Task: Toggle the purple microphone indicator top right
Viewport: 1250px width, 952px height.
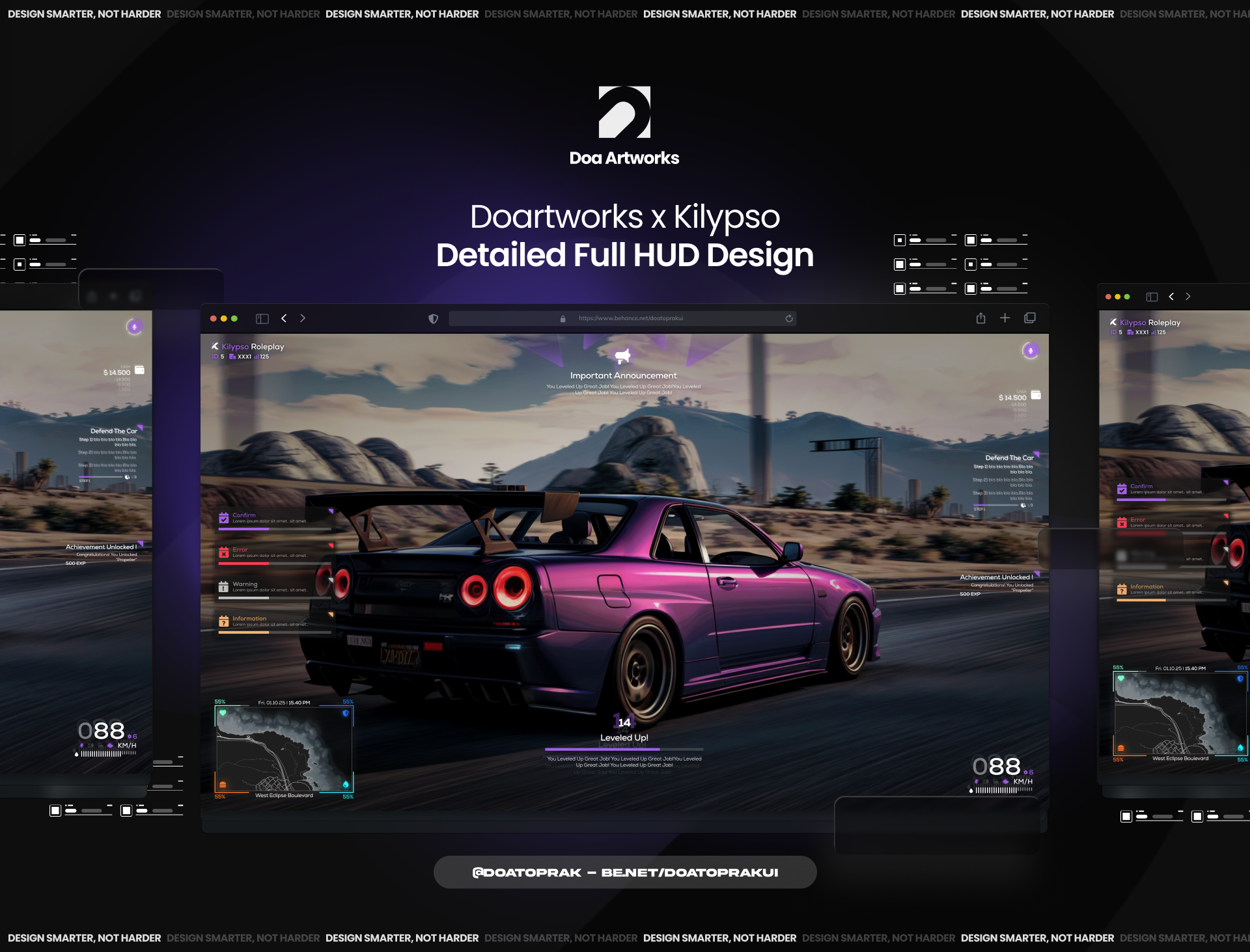Action: [1031, 351]
